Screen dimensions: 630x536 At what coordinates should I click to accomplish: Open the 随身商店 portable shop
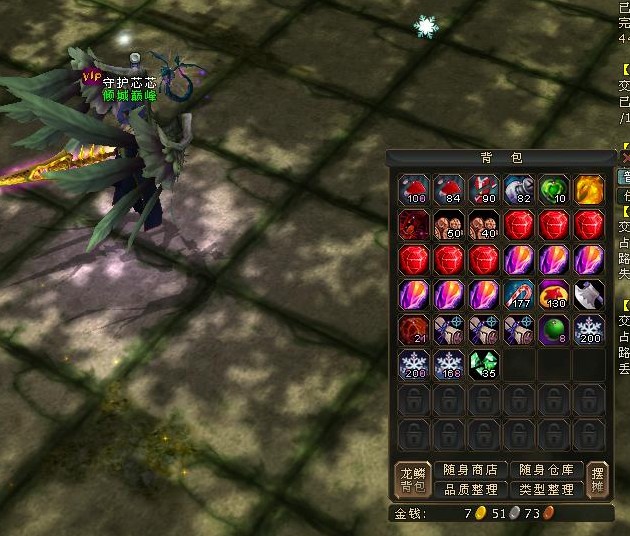point(470,471)
